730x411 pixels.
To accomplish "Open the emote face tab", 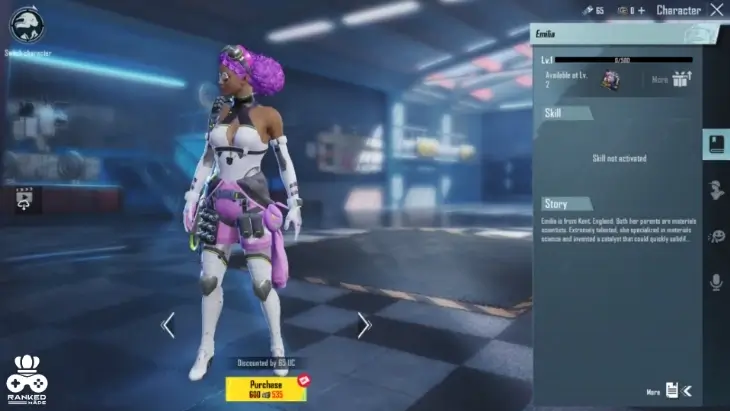I will pyautogui.click(x=716, y=236).
